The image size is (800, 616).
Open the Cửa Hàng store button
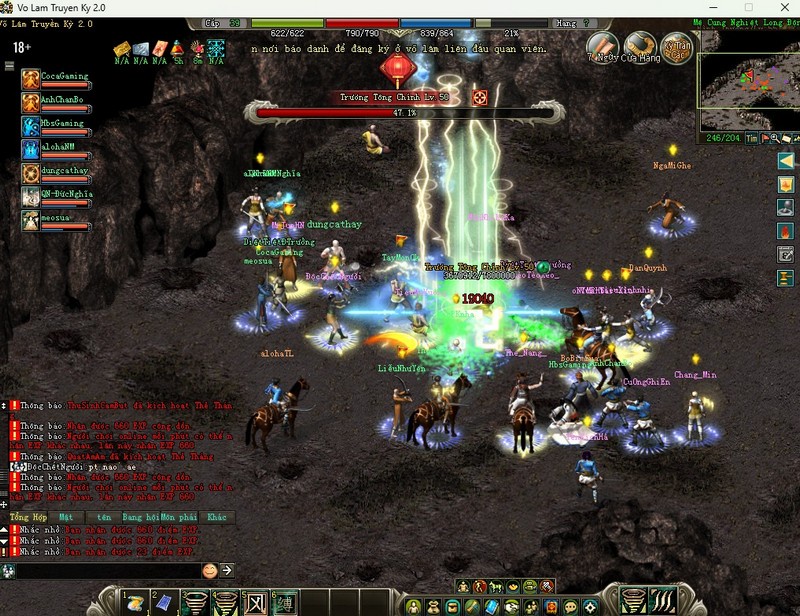[x=640, y=45]
